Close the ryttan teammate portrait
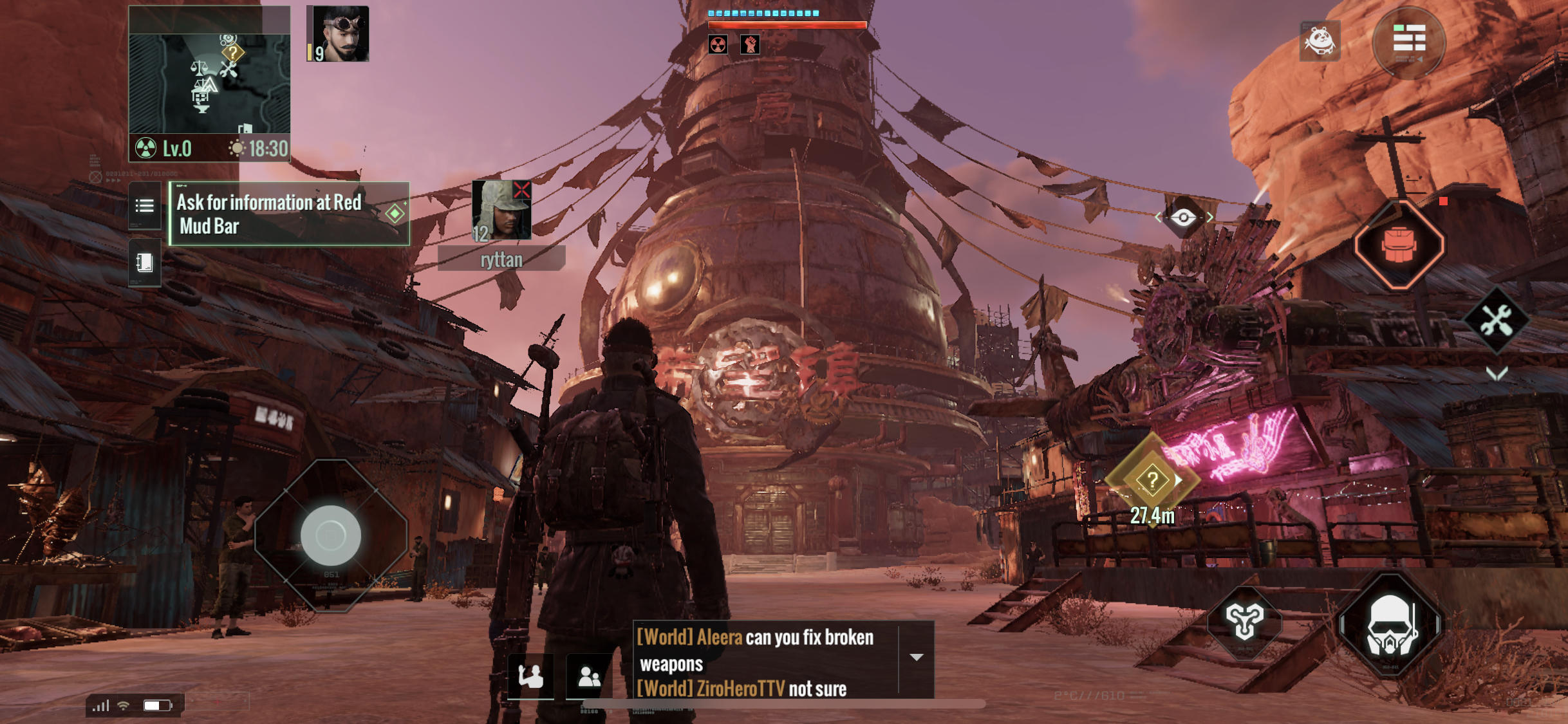Viewport: 1568px width, 724px height. click(521, 190)
